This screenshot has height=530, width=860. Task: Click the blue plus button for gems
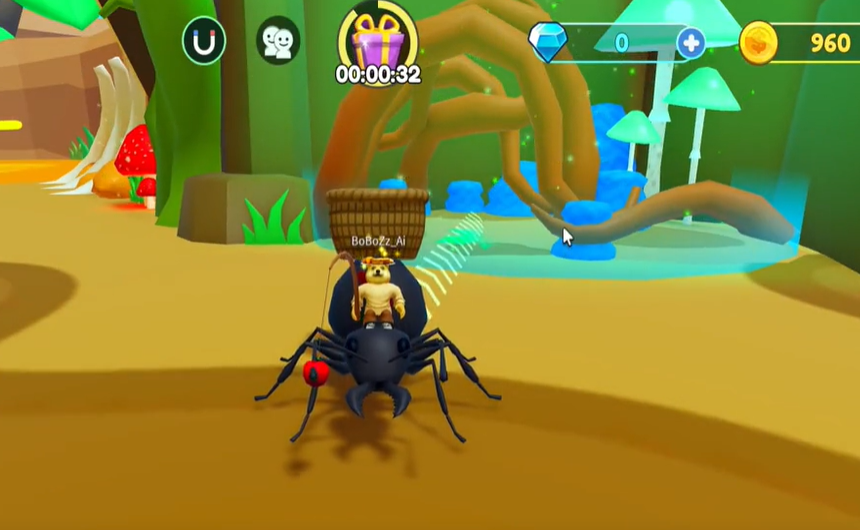691,42
